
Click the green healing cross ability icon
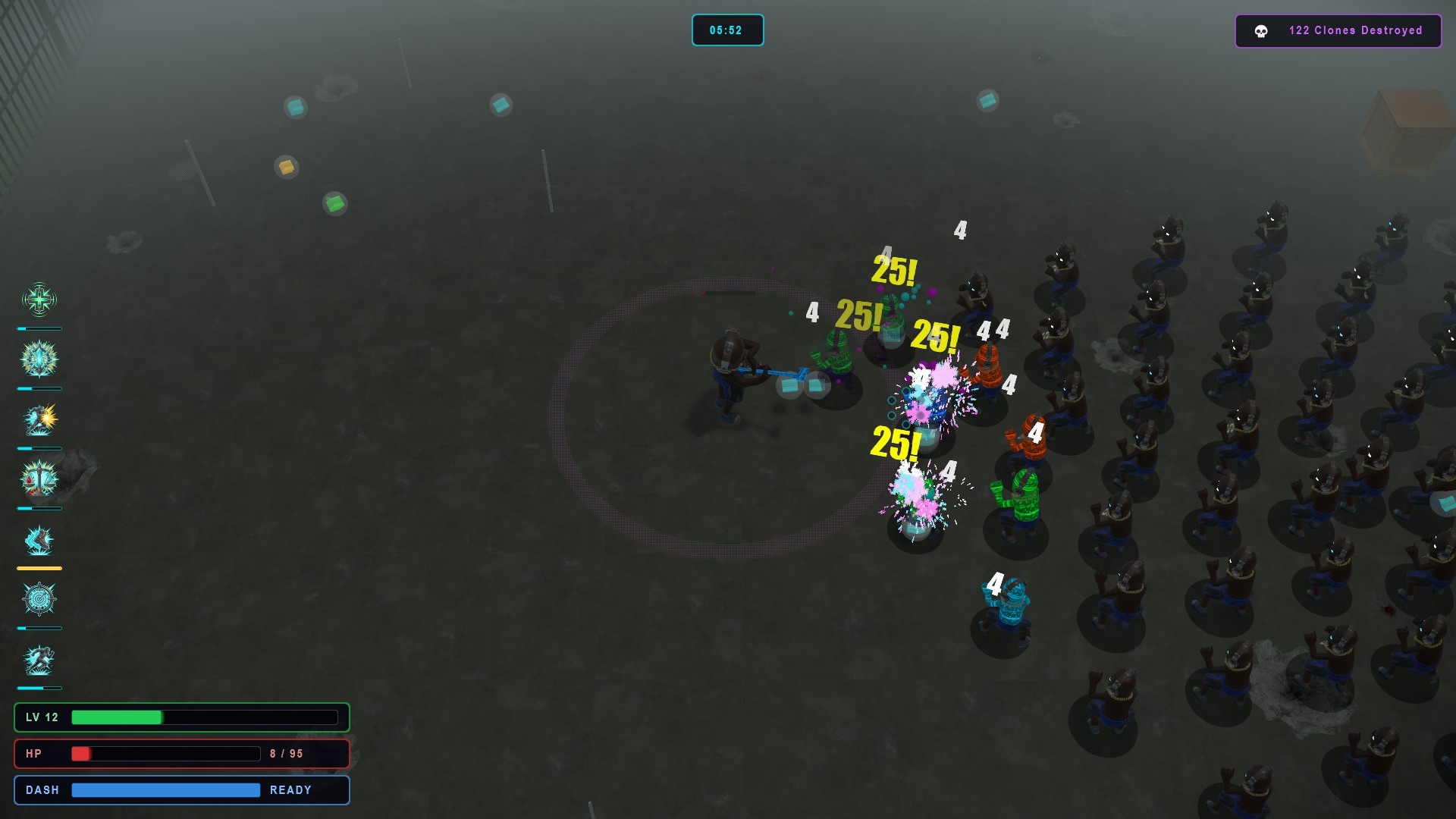pos(39,300)
